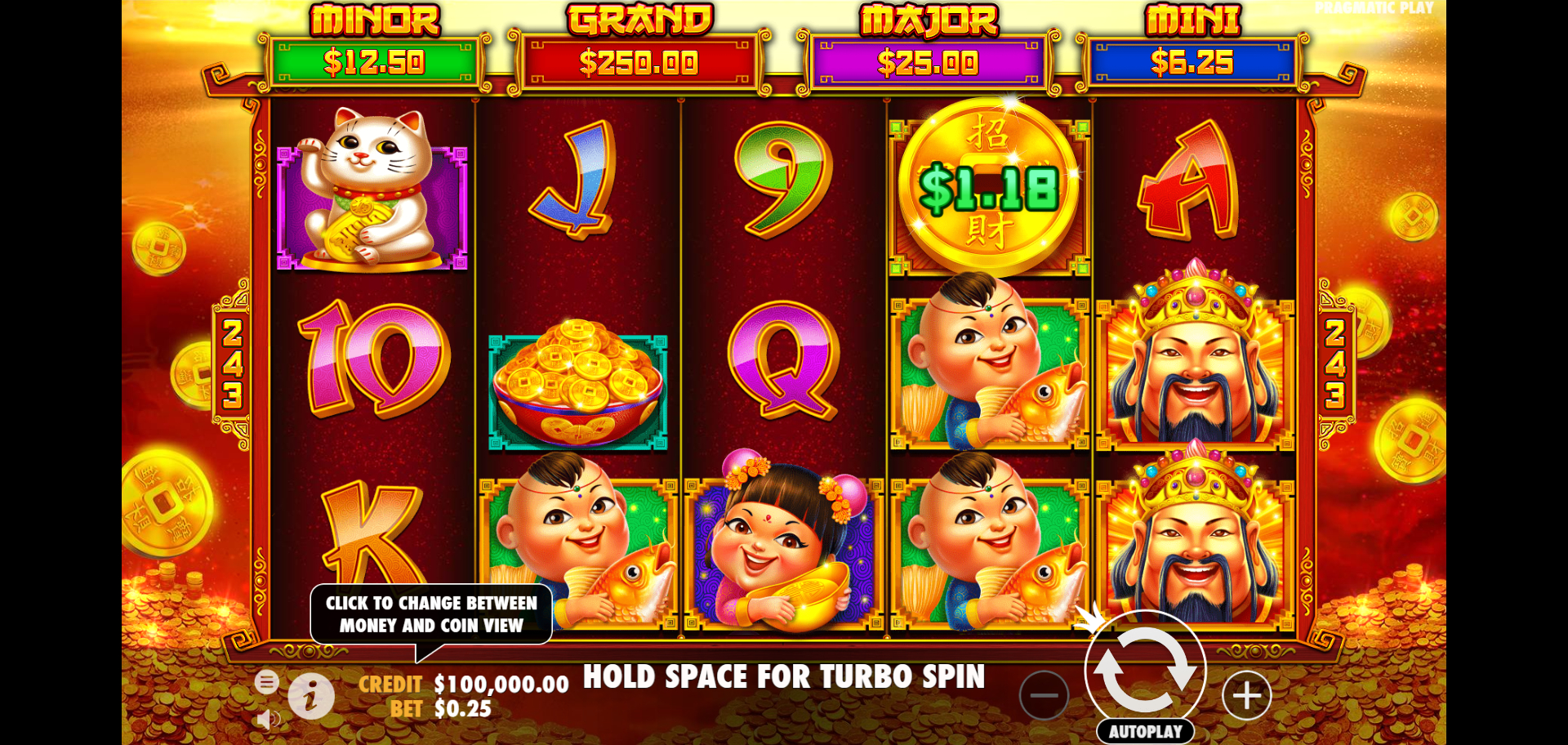The height and width of the screenshot is (745, 1568).
Task: Decrease the bet with the minus button
Action: (x=1044, y=696)
